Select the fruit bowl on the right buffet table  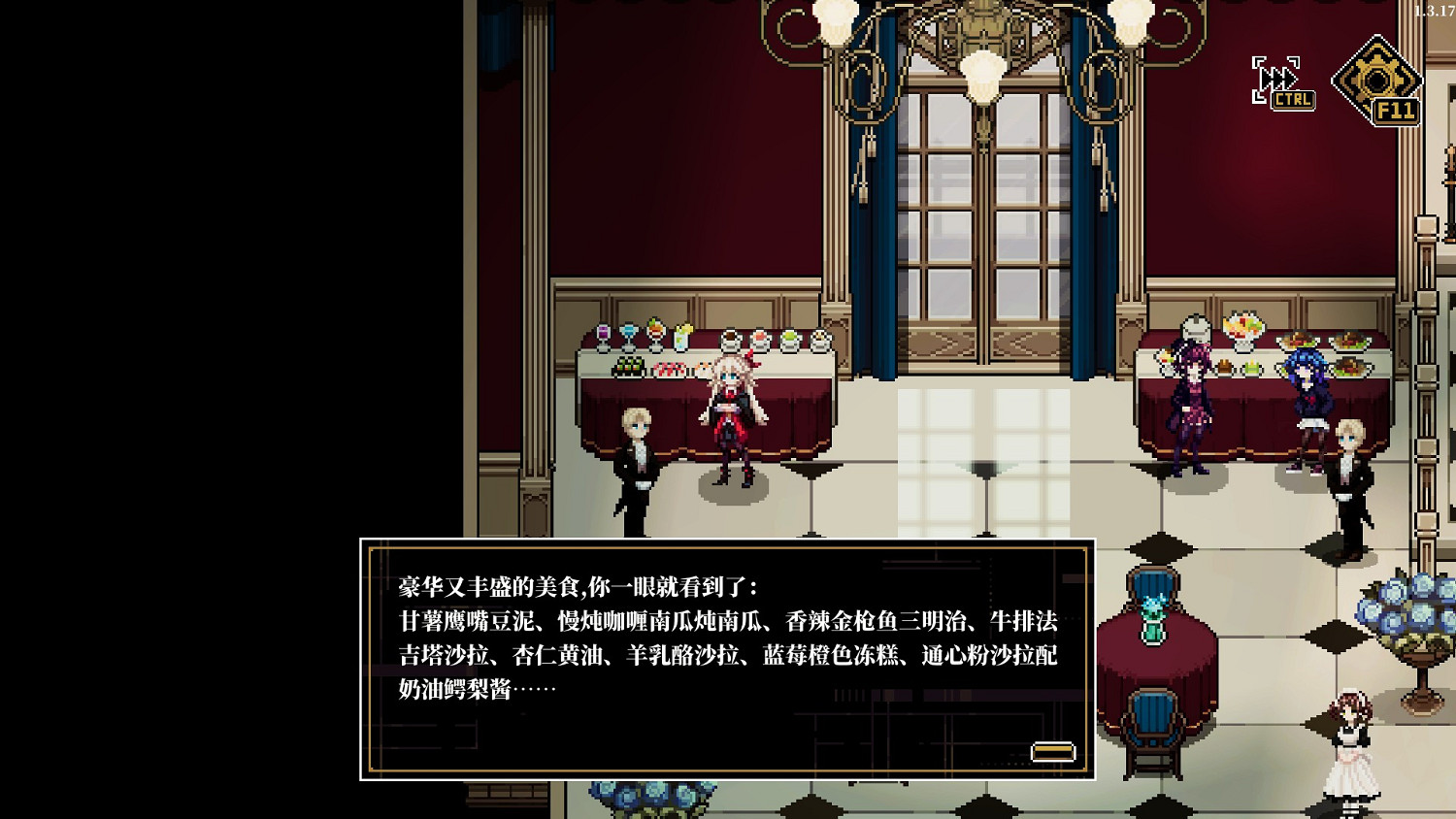point(1245,325)
